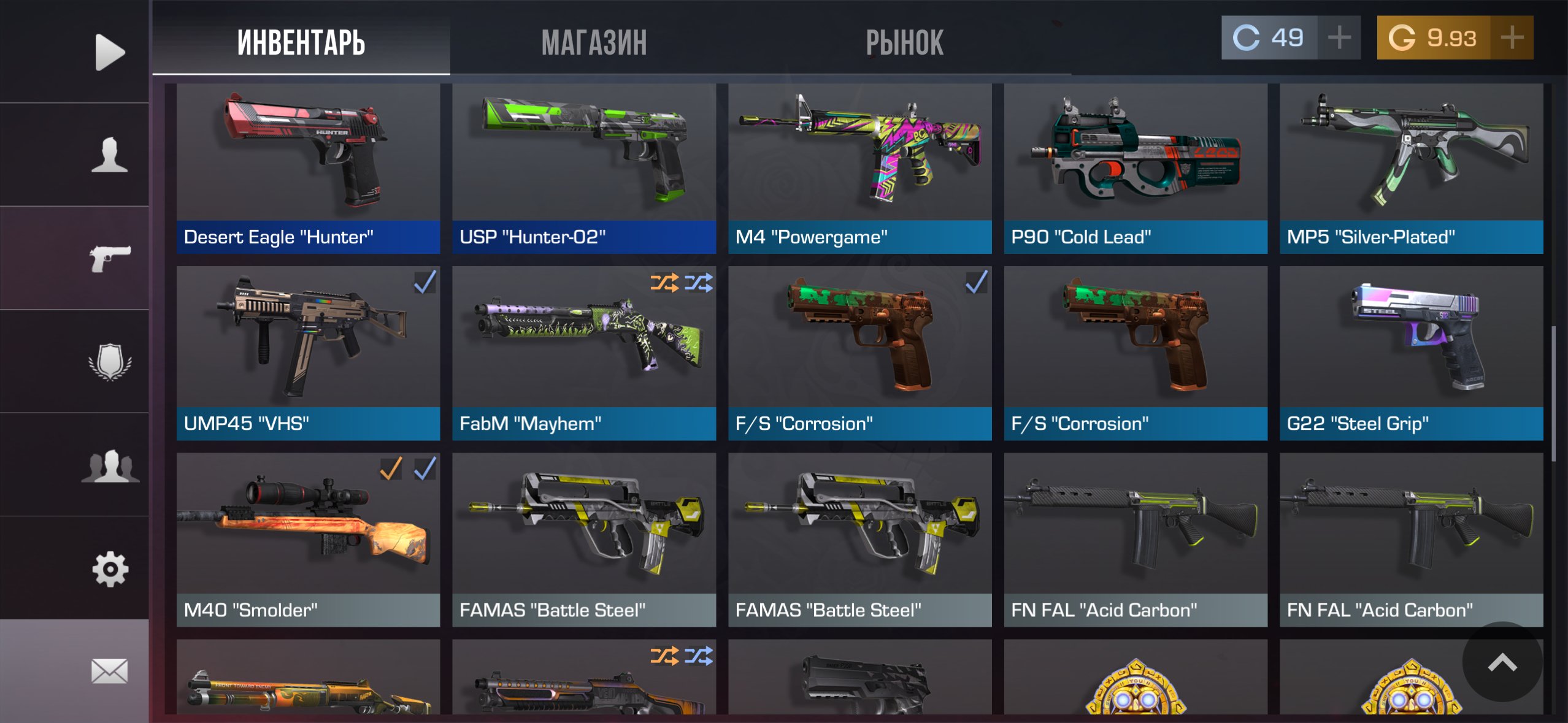Select the USP "Hunter-02" skin
Image resolution: width=1568 pixels, height=723 pixels.
click(584, 169)
